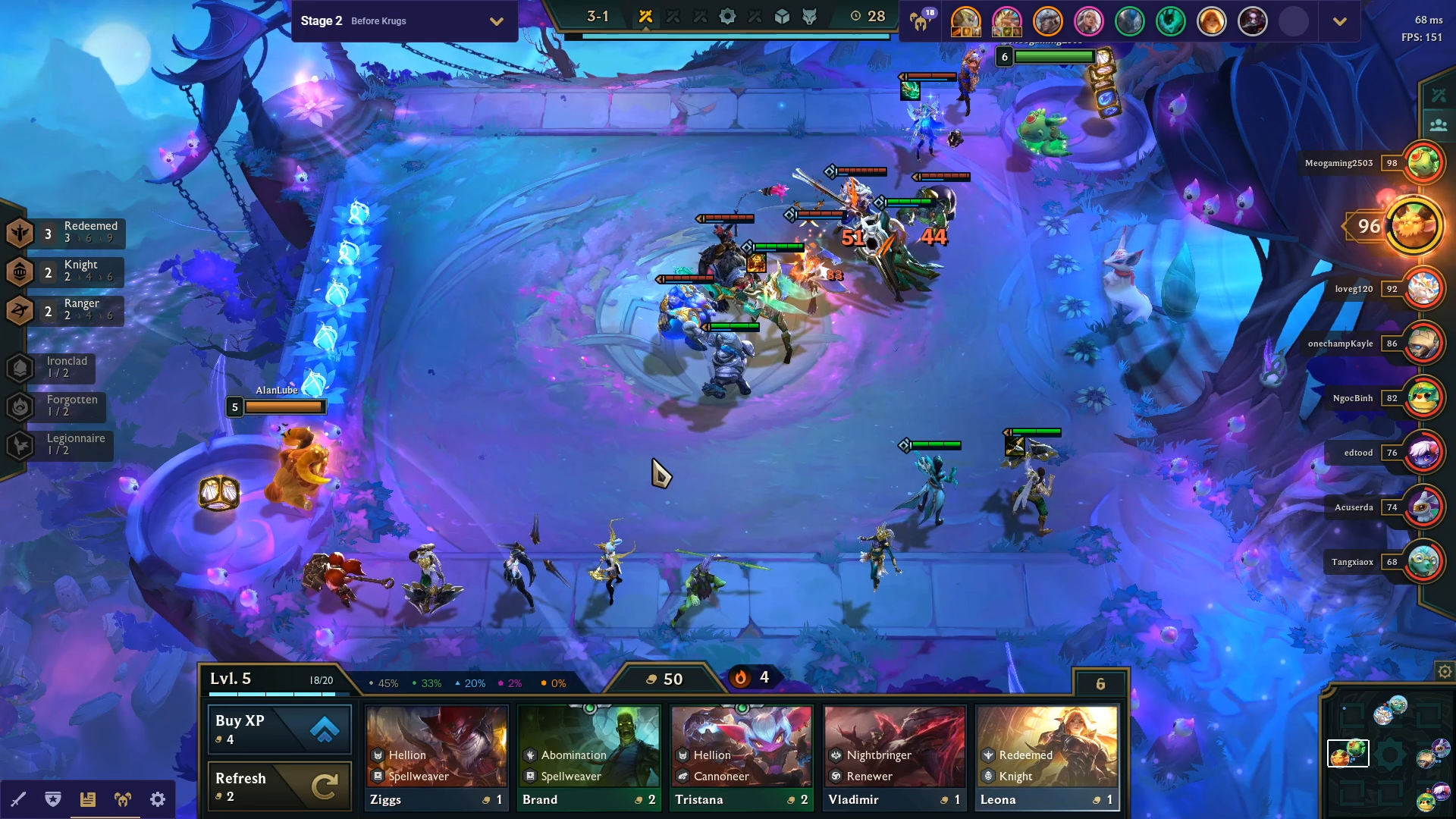Collapse the Before Krugs stage dropdown arrow

pyautogui.click(x=497, y=21)
